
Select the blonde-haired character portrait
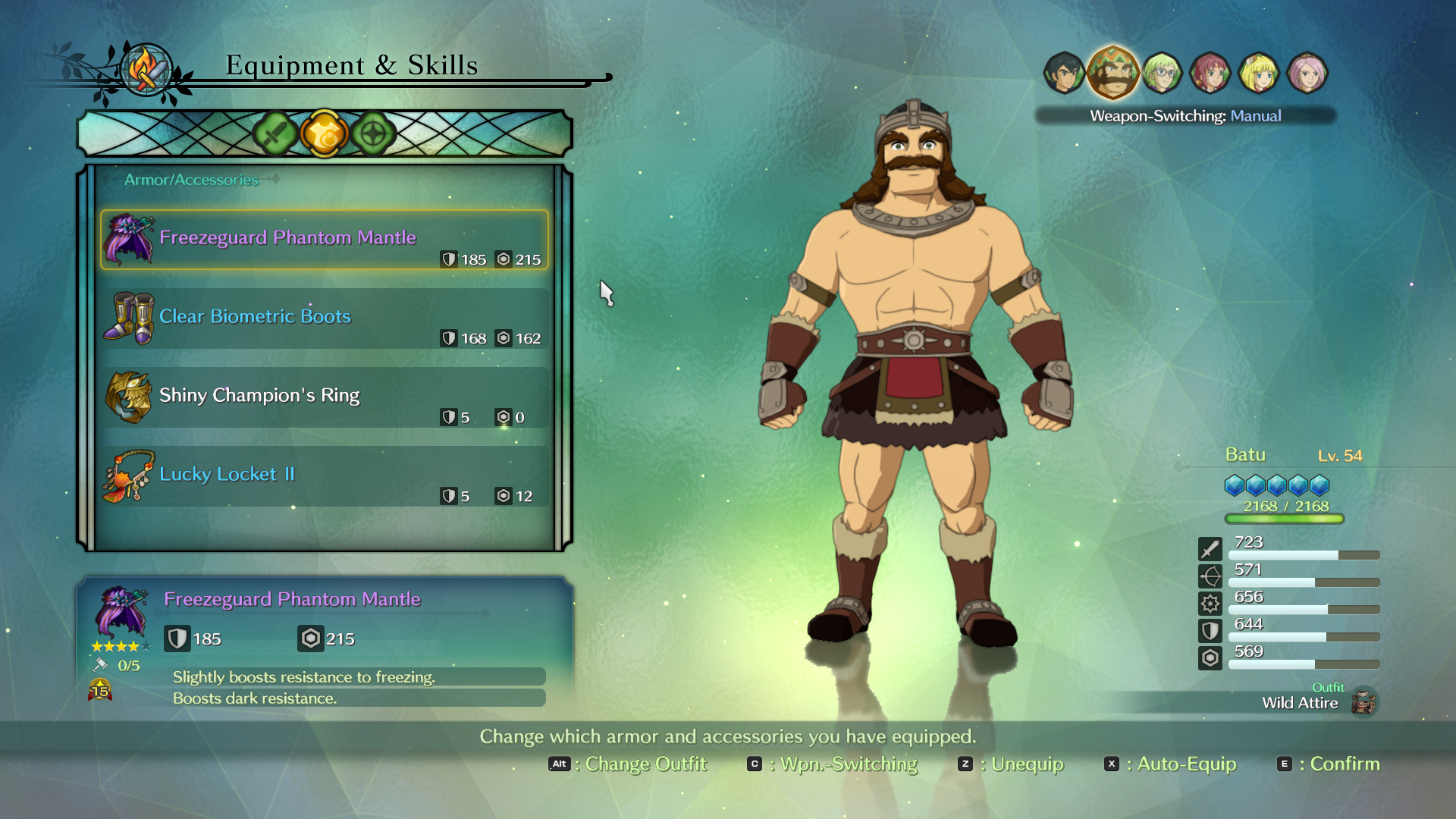point(1259,73)
